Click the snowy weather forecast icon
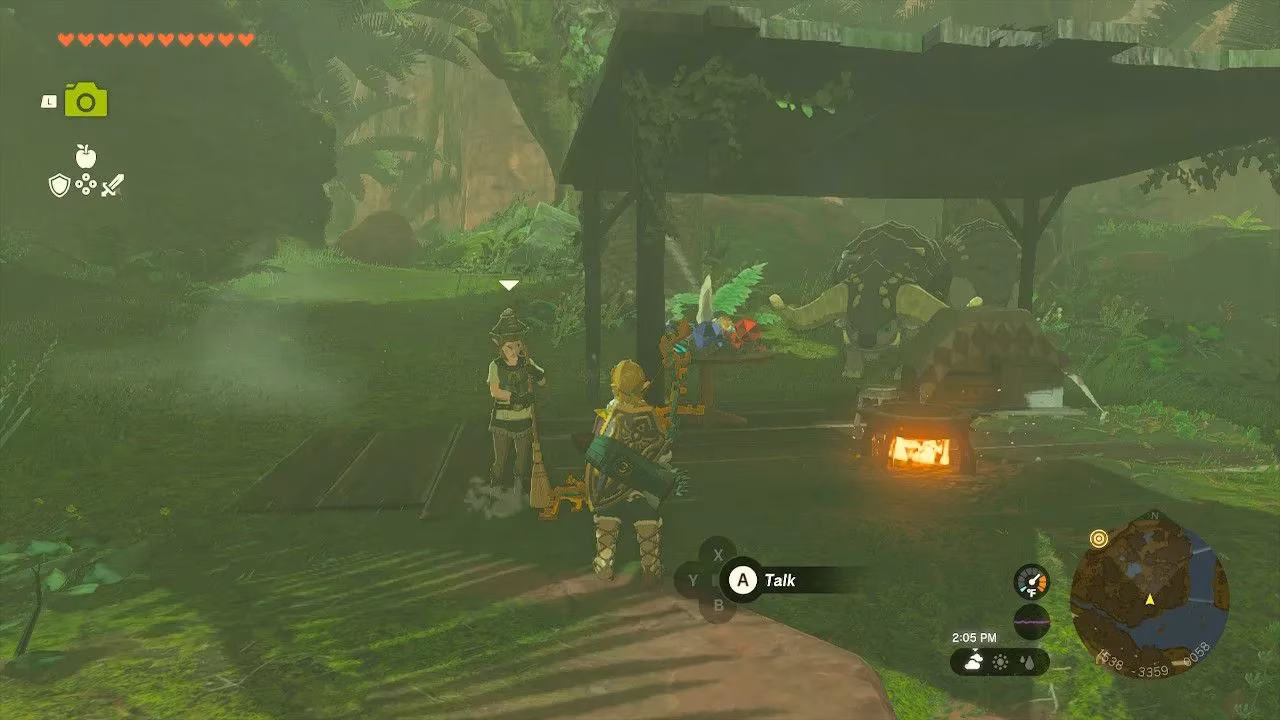 [x=974, y=661]
